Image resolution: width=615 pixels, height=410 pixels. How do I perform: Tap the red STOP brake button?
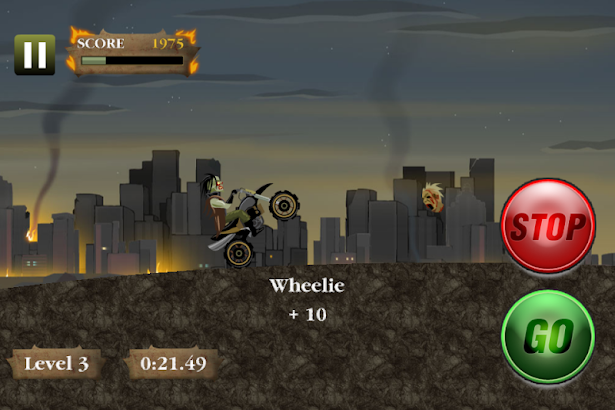[547, 226]
